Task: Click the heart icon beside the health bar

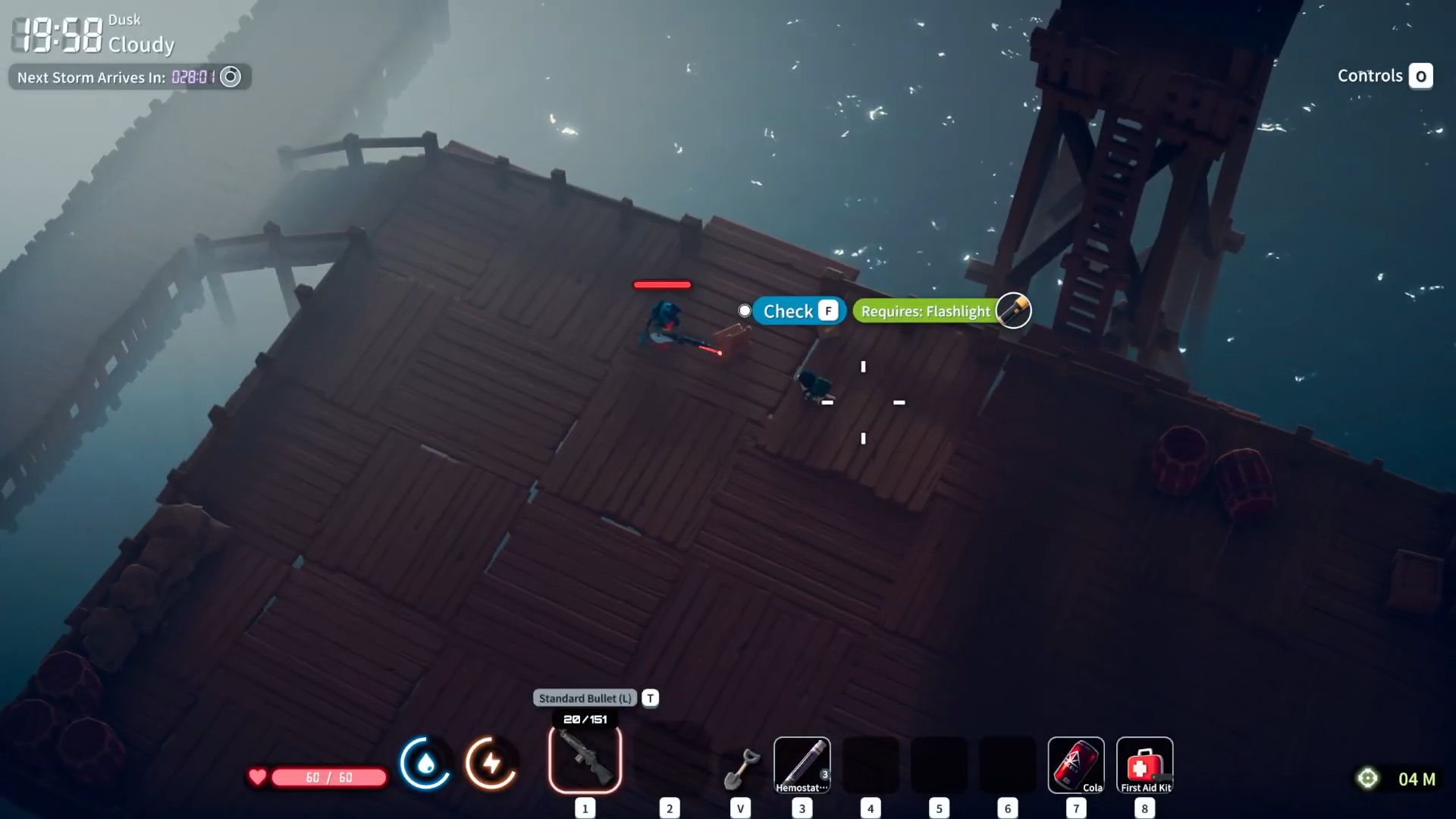Action: tap(258, 777)
